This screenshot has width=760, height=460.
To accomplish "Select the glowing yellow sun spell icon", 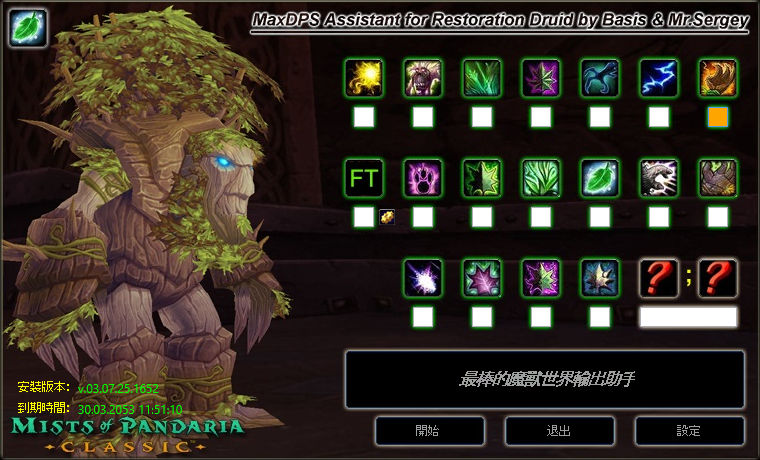I will [364, 78].
